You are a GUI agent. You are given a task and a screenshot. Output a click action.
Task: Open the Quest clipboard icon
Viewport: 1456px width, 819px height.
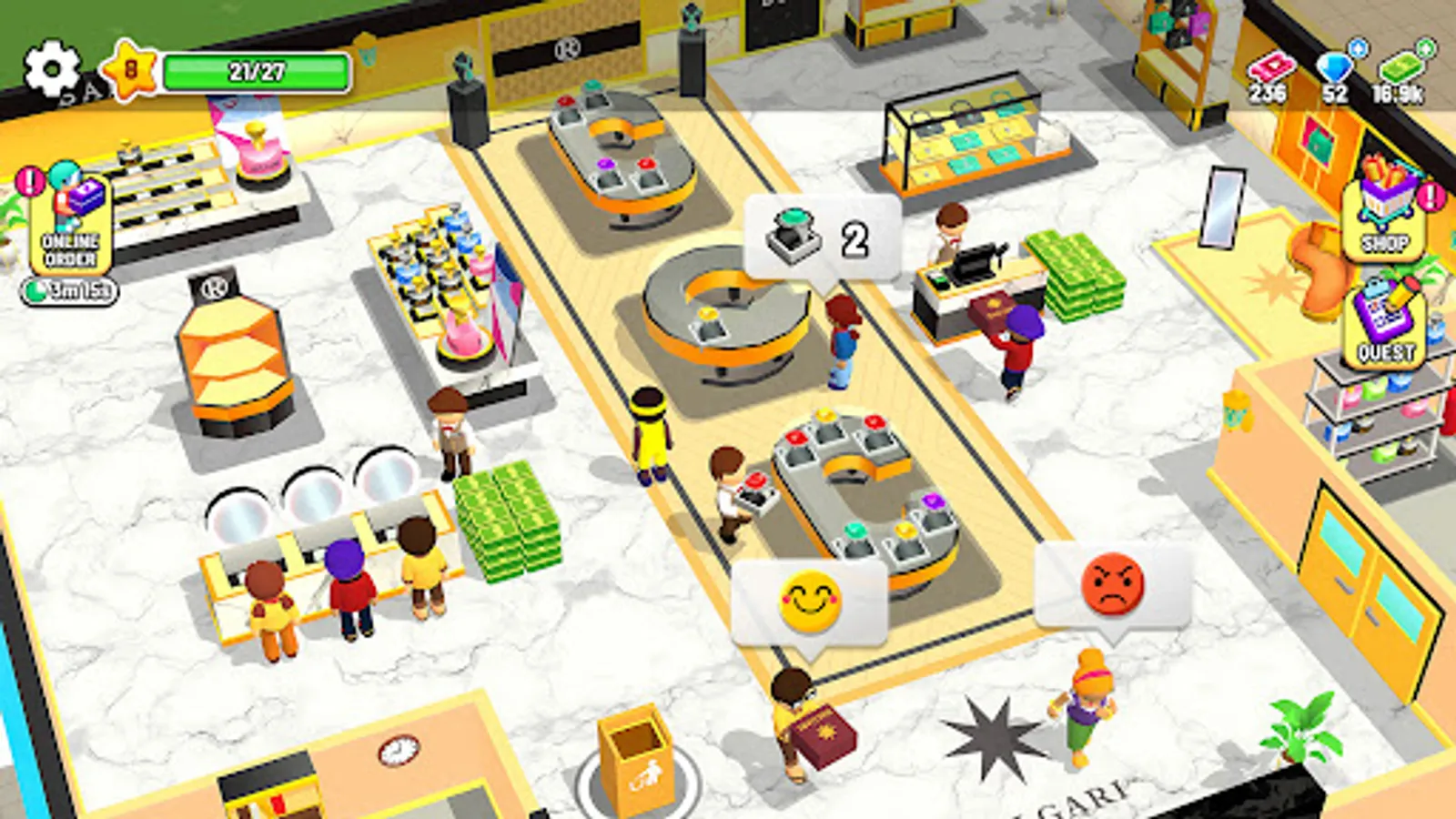click(x=1385, y=323)
